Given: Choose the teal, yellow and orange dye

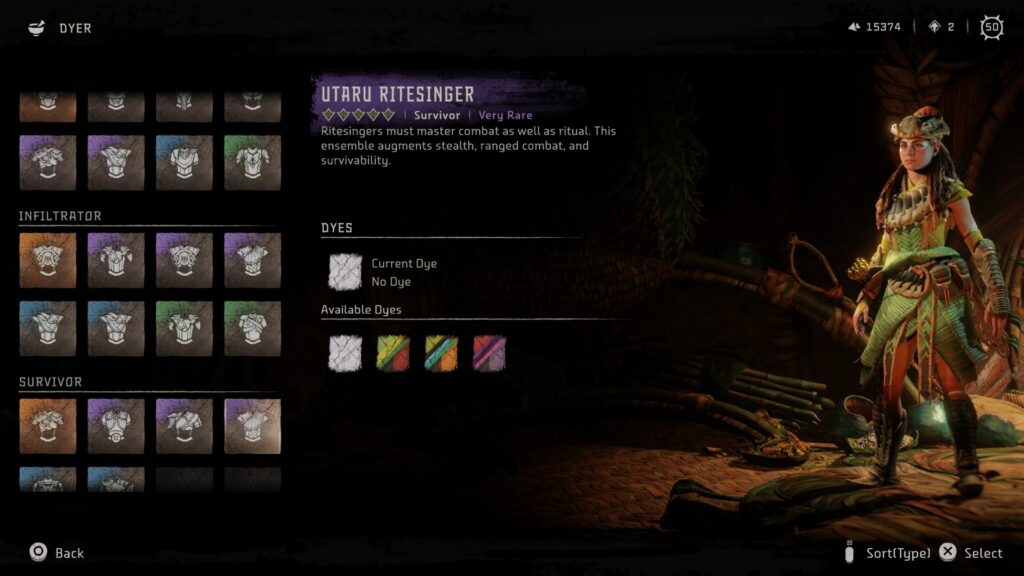Looking at the screenshot, I should coord(441,353).
